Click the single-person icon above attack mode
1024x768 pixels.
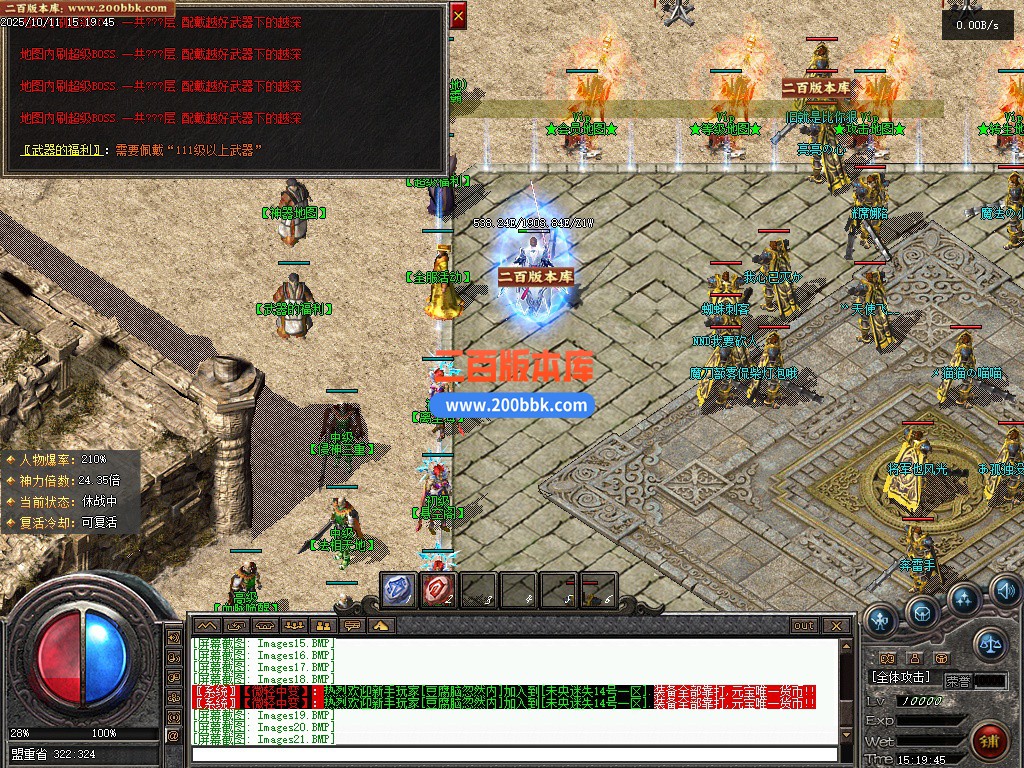pyautogui.click(x=914, y=658)
